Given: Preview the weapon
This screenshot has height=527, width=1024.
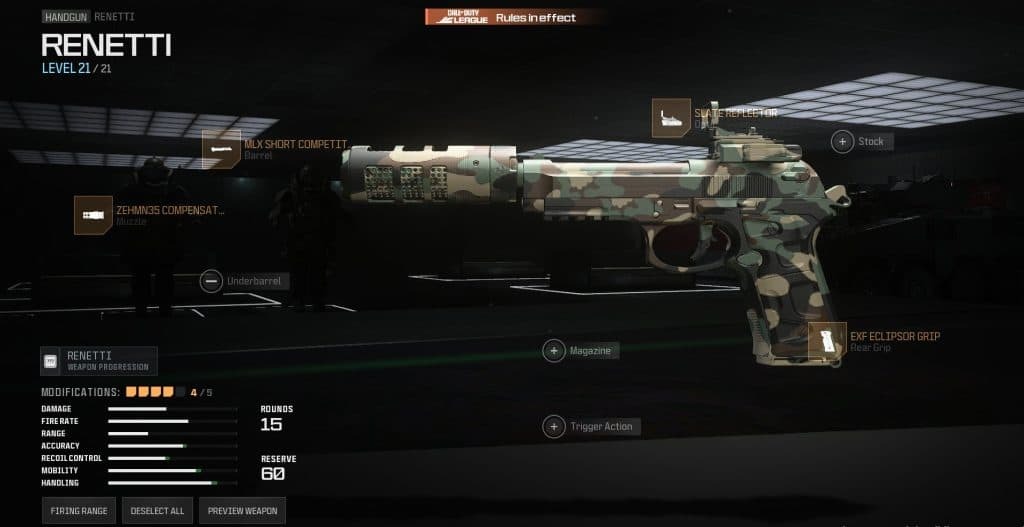Looking at the screenshot, I should 243,510.
